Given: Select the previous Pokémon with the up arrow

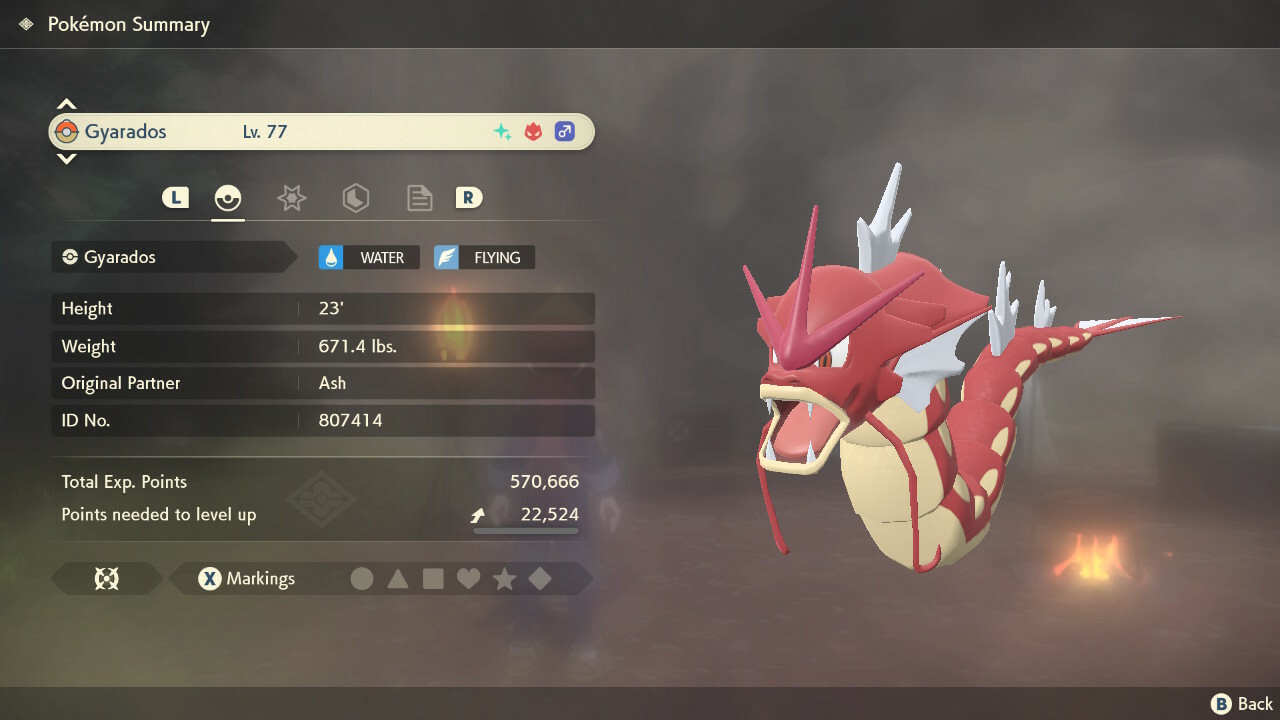Looking at the screenshot, I should pyautogui.click(x=66, y=104).
